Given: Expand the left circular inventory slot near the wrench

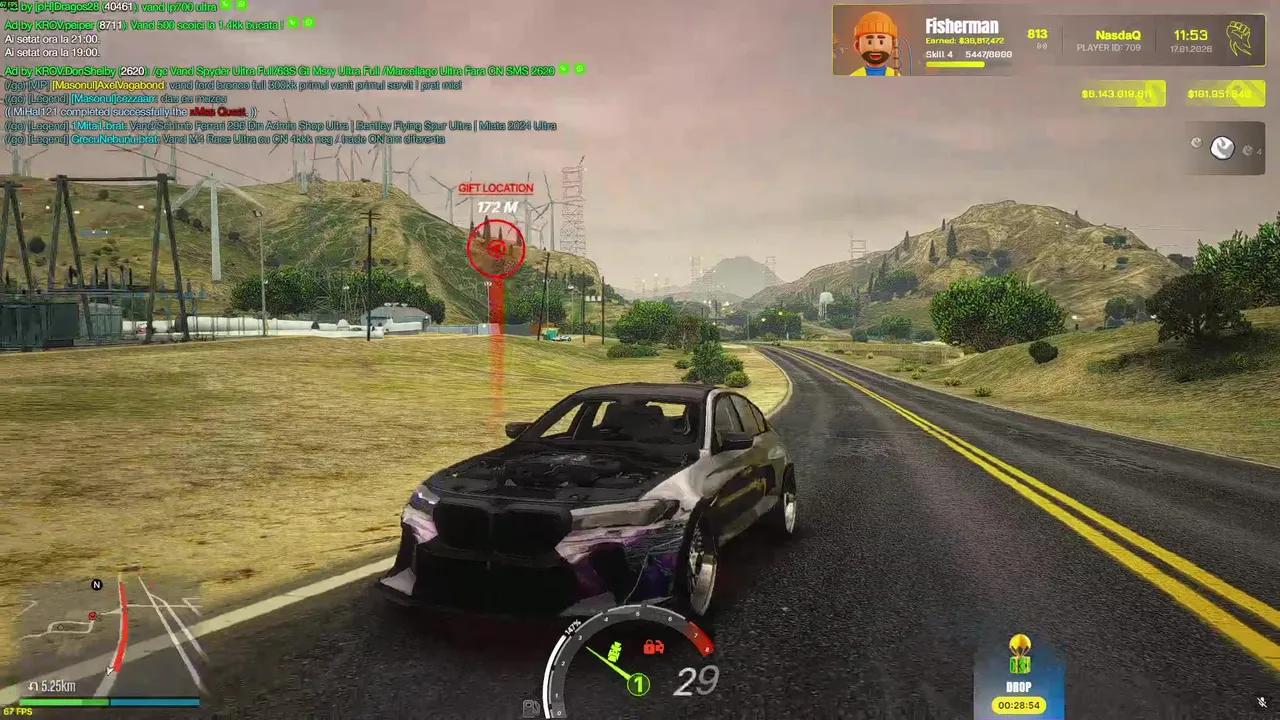Looking at the screenshot, I should (1196, 143).
